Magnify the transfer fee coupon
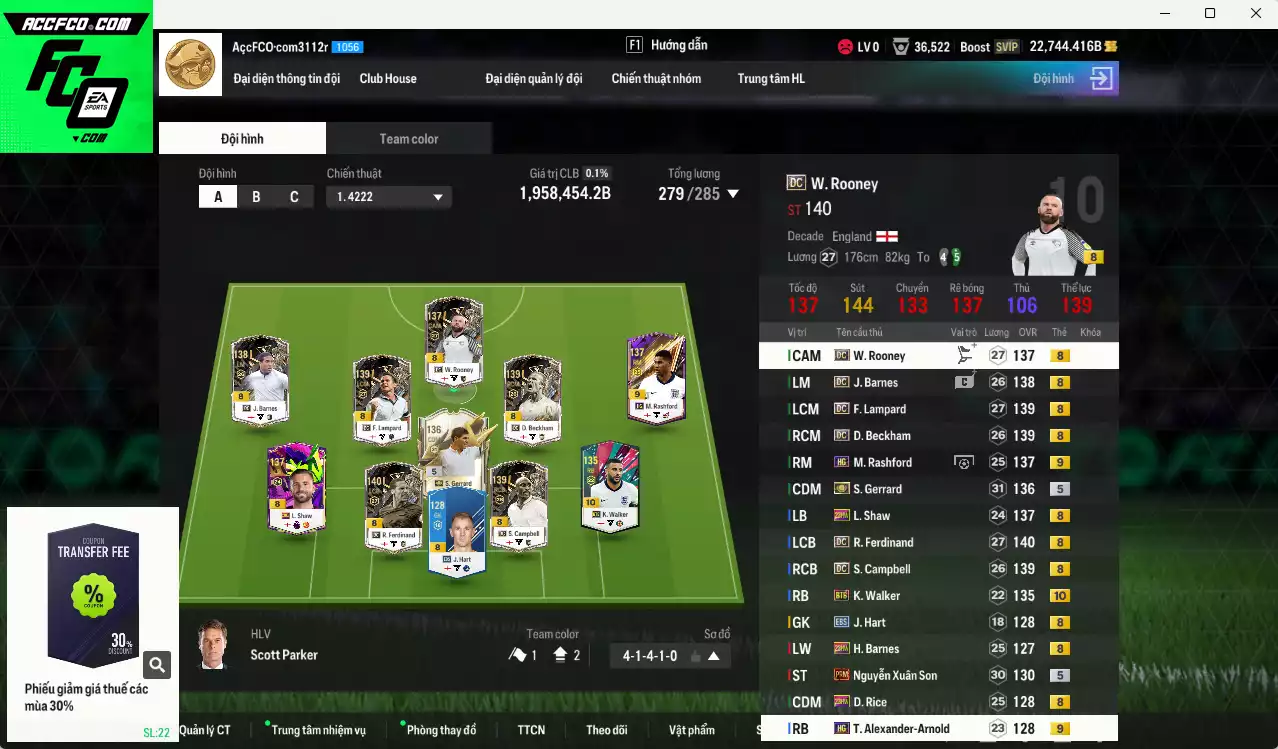This screenshot has width=1278, height=749. pyautogui.click(x=157, y=664)
